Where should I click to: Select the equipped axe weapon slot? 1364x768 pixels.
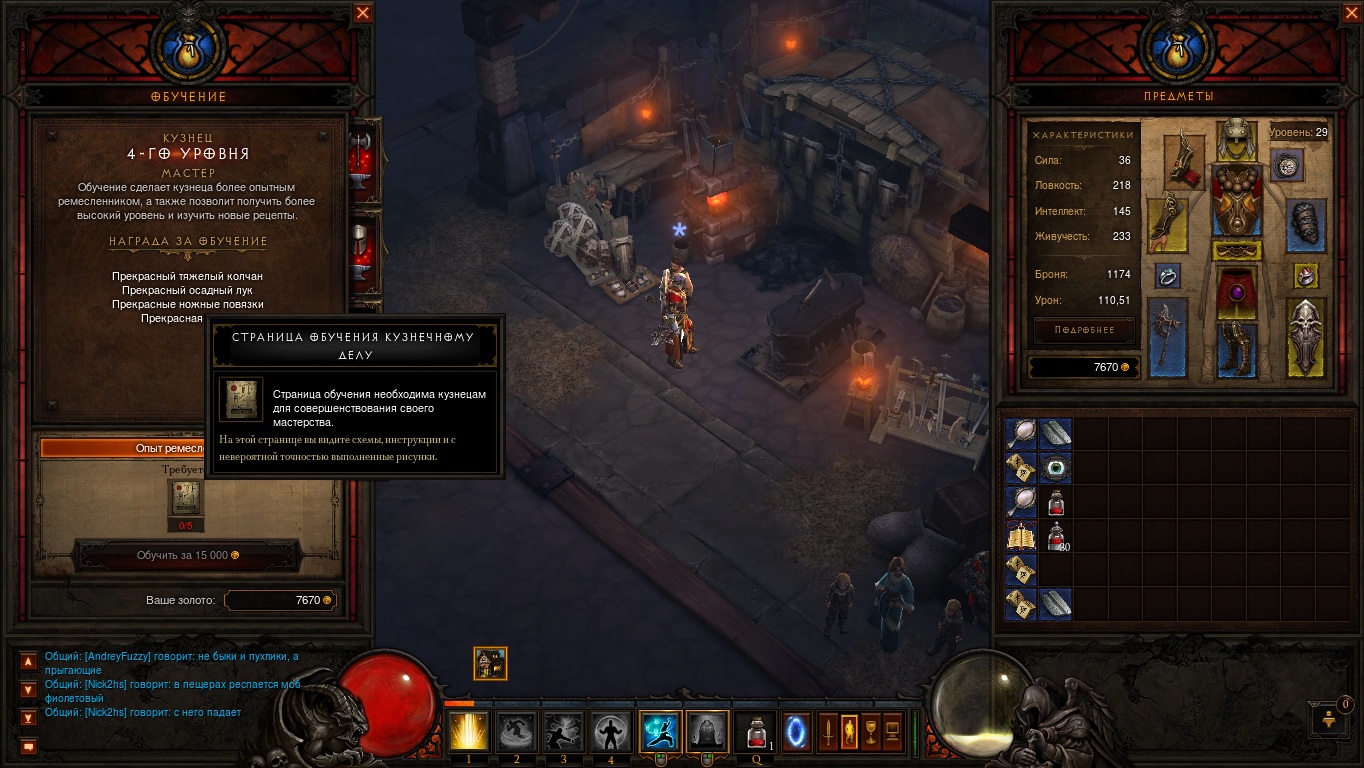(1167, 336)
